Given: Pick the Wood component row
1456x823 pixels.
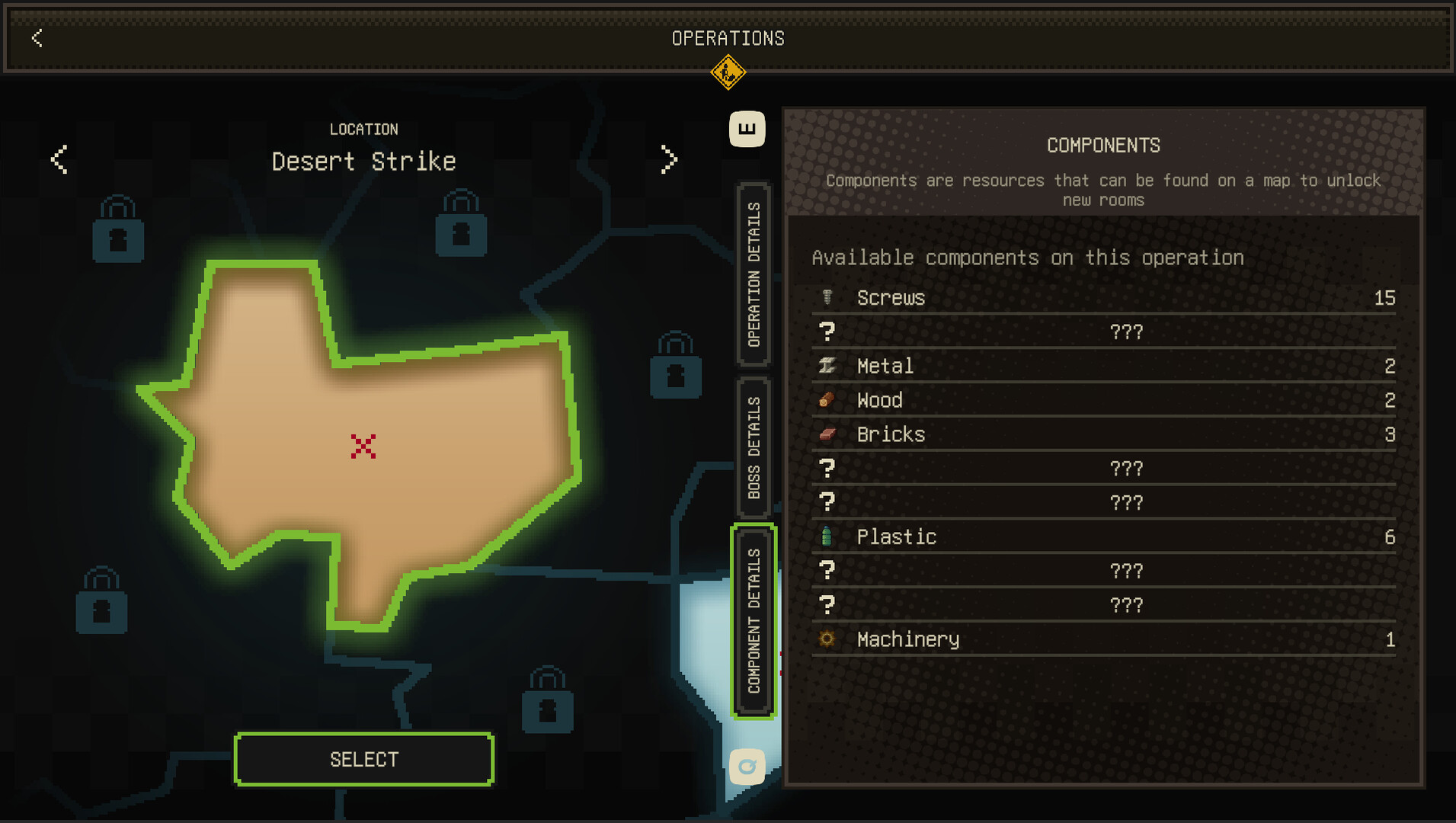Looking at the screenshot, I should point(1103,400).
